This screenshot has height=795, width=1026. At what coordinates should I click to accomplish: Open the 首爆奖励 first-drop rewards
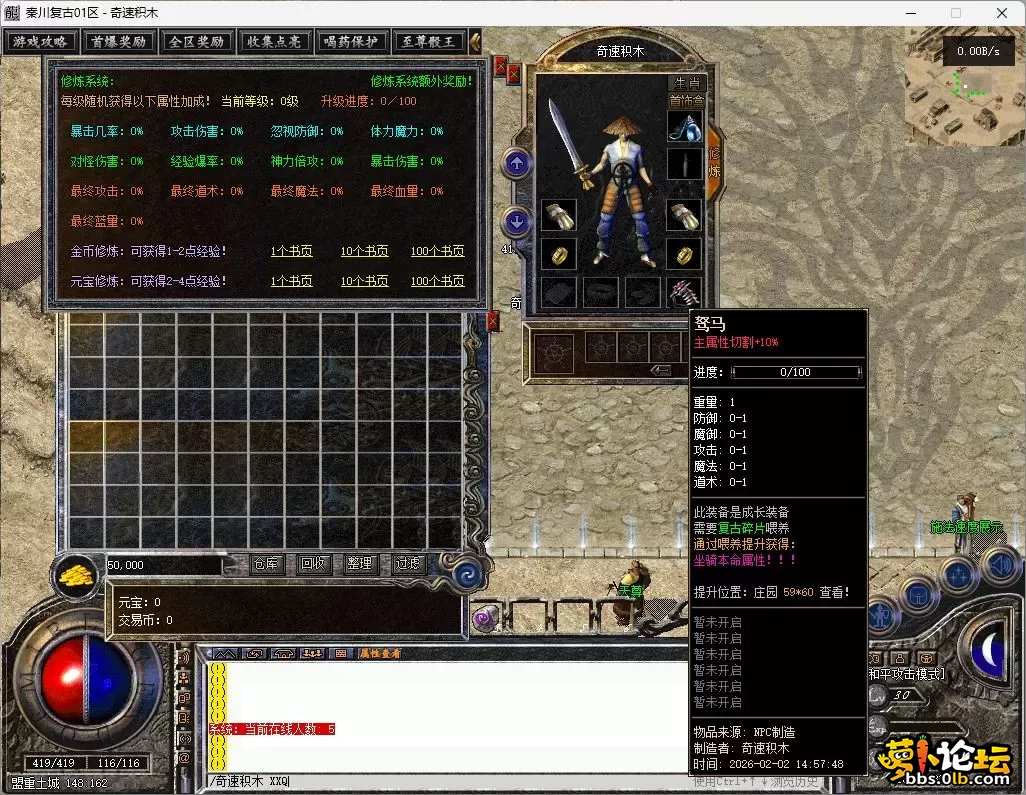click(118, 42)
